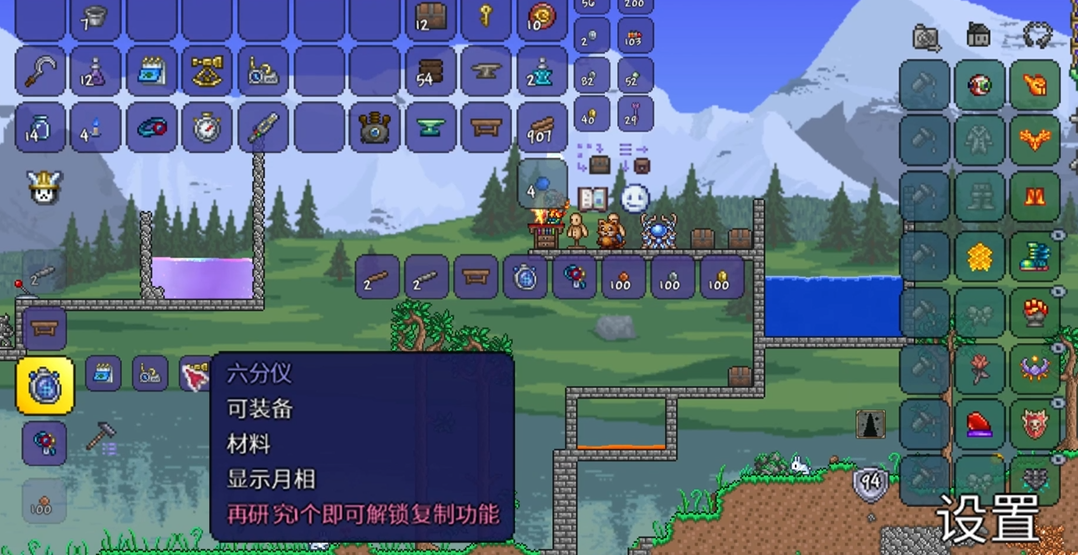Switch to the housing menu icon
Screen dimensions: 1078x555
point(979,36)
